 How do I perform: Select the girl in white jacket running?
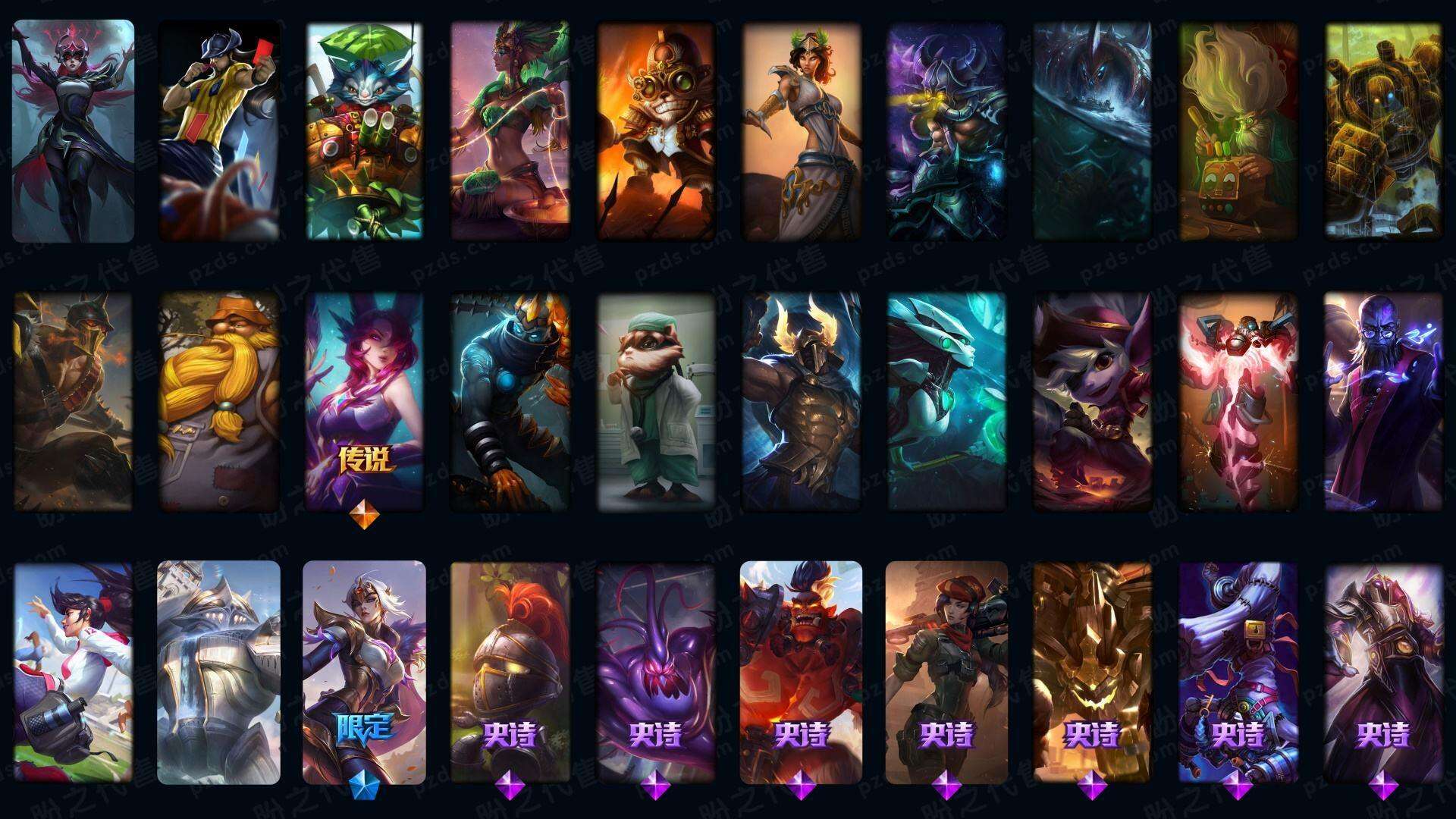pos(73,672)
